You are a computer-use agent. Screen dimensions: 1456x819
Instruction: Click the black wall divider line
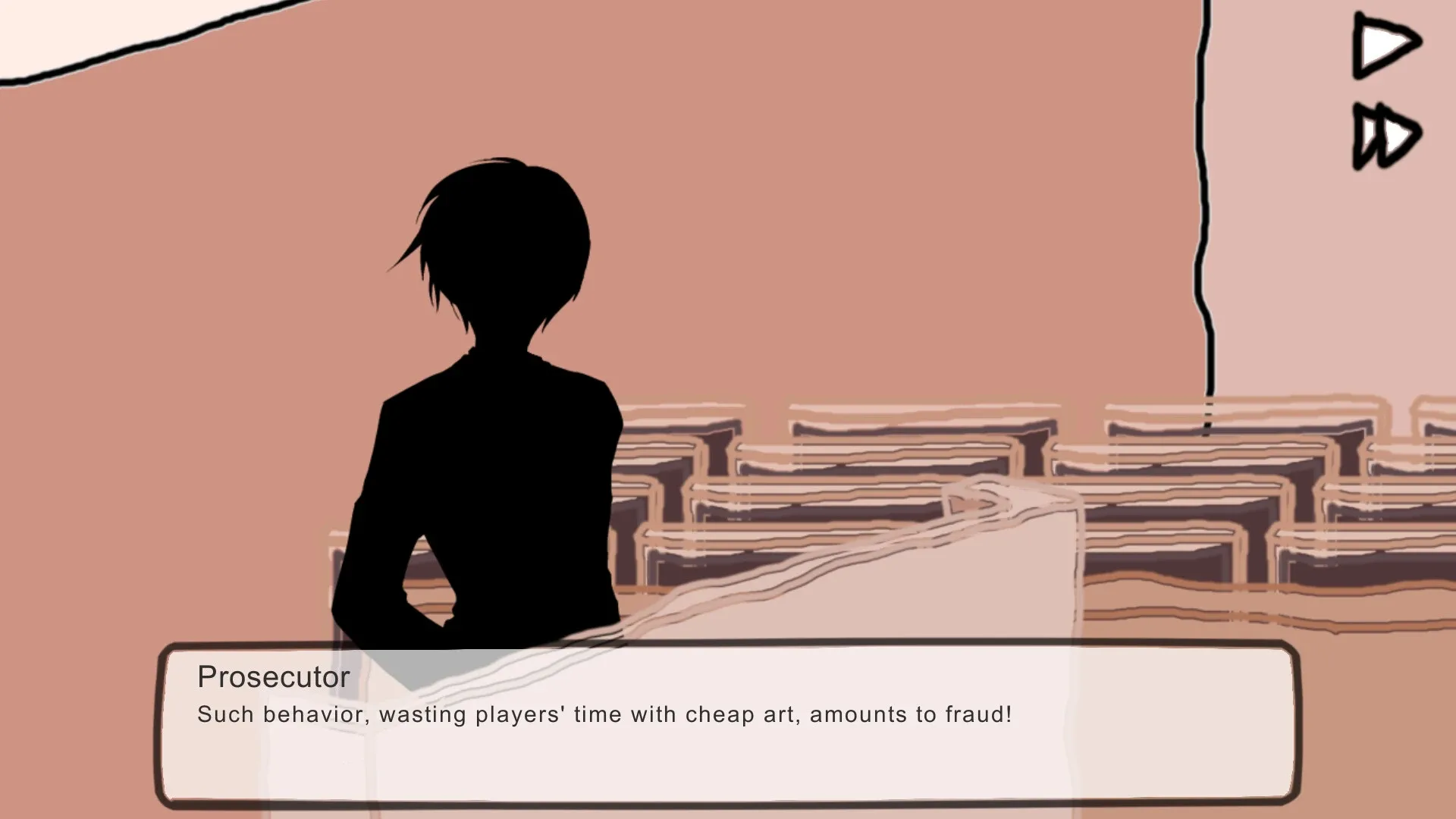(x=1204, y=227)
